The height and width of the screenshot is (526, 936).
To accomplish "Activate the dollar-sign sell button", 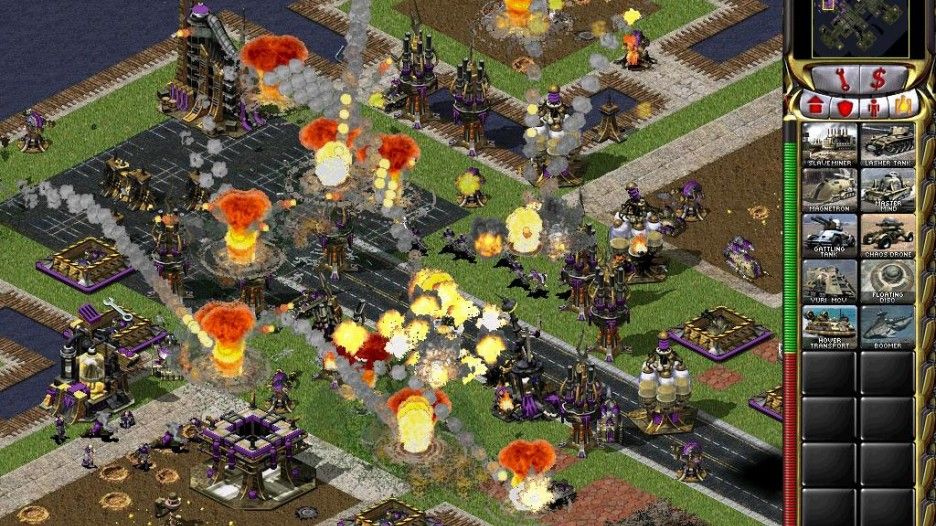I will [x=878, y=77].
